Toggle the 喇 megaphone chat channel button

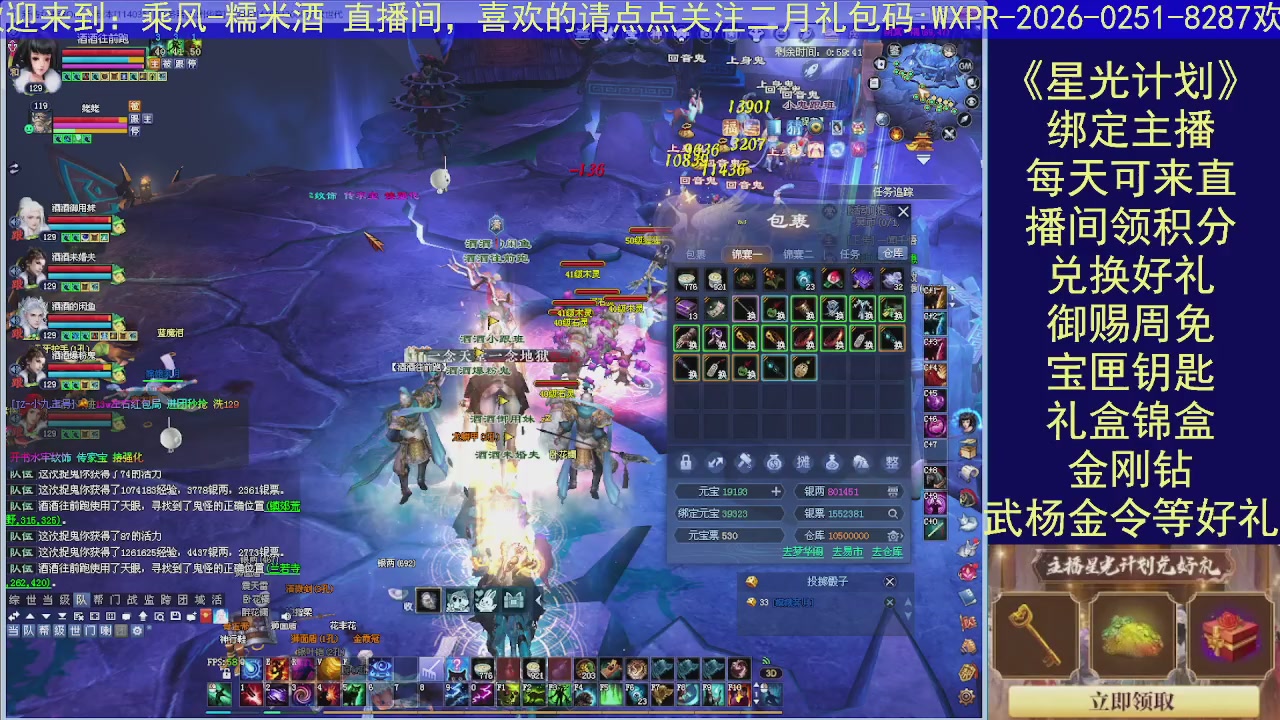[108, 630]
